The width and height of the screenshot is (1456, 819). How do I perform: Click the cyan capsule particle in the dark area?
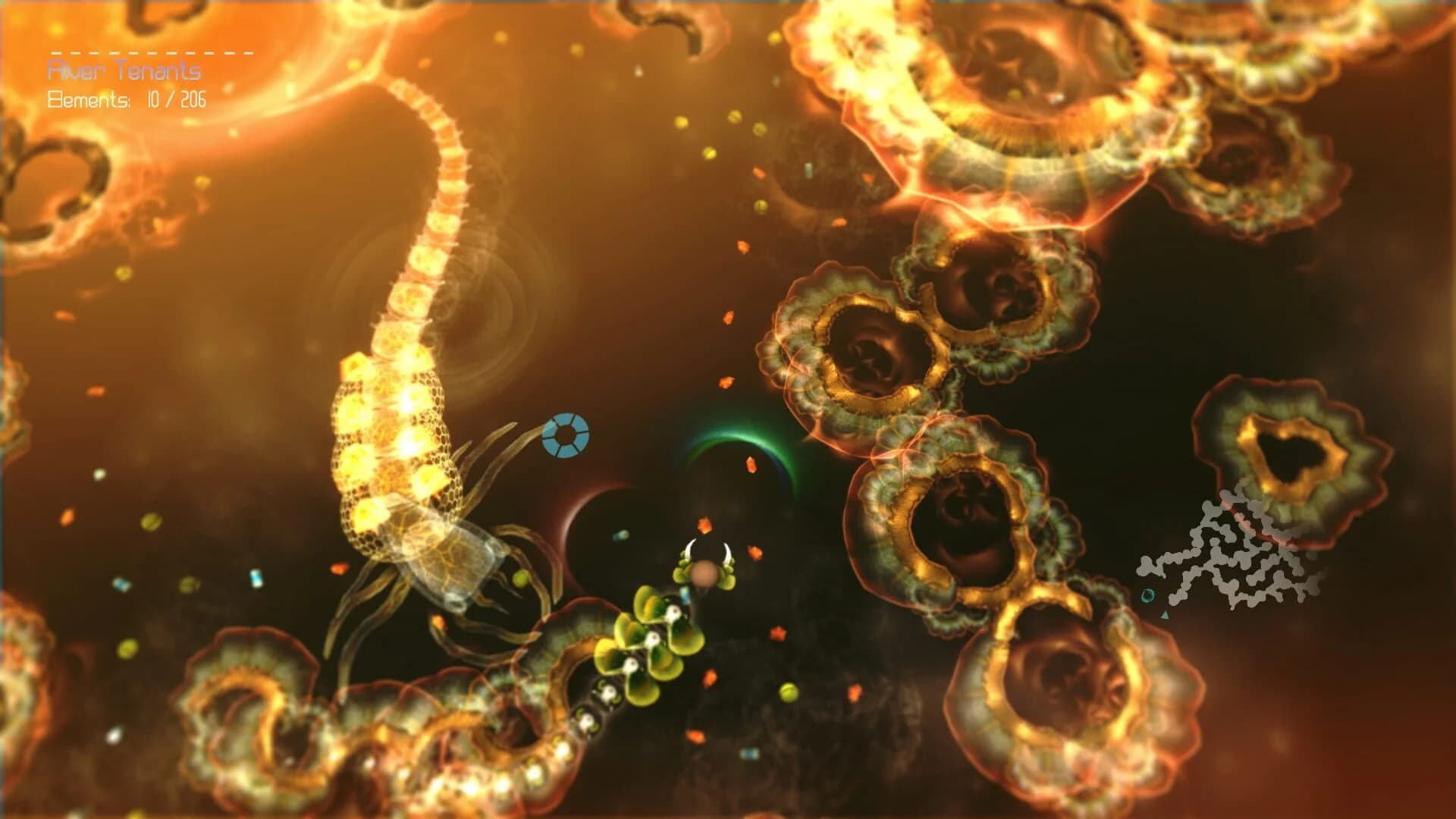click(620, 536)
